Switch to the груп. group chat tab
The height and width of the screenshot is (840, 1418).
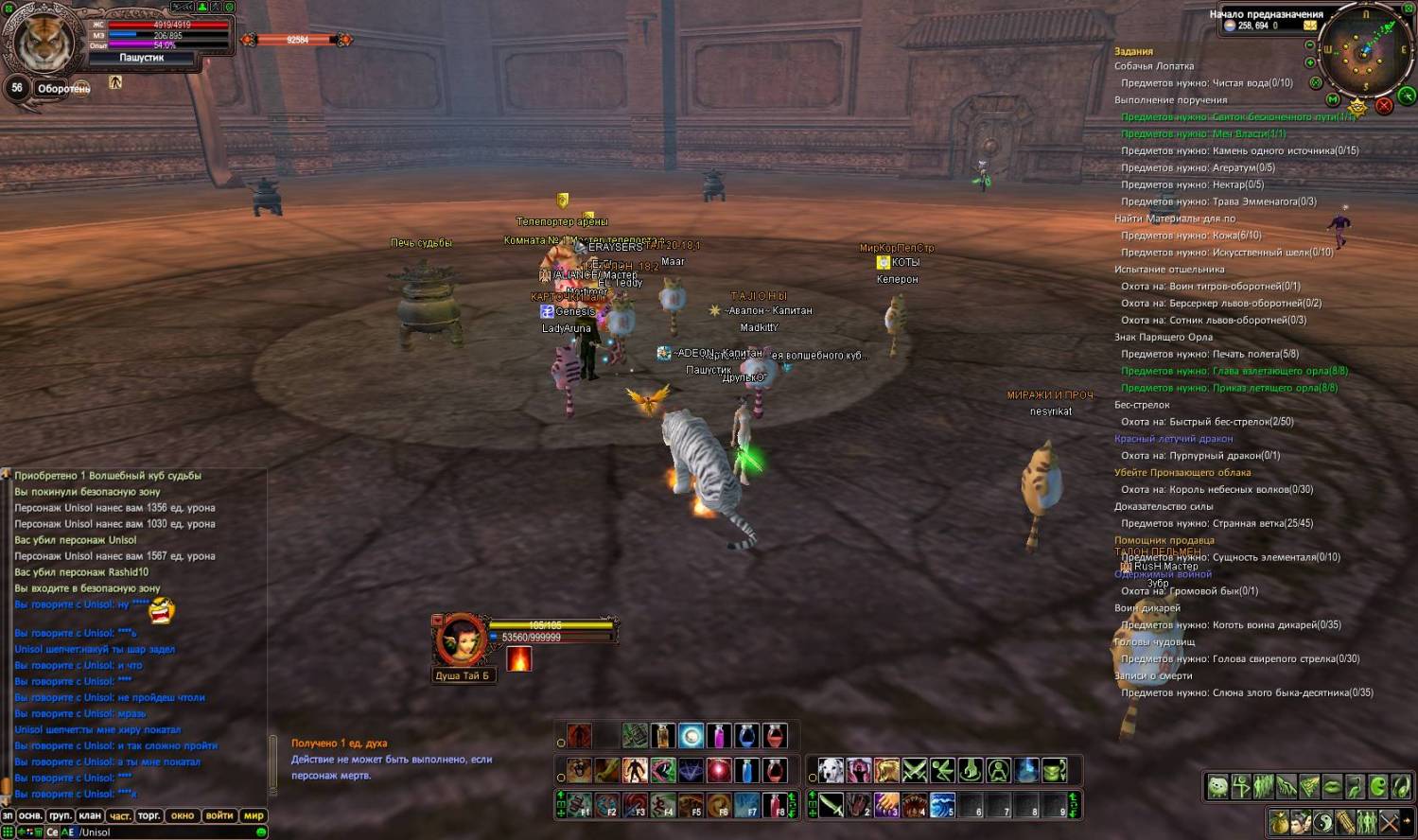tap(61, 815)
